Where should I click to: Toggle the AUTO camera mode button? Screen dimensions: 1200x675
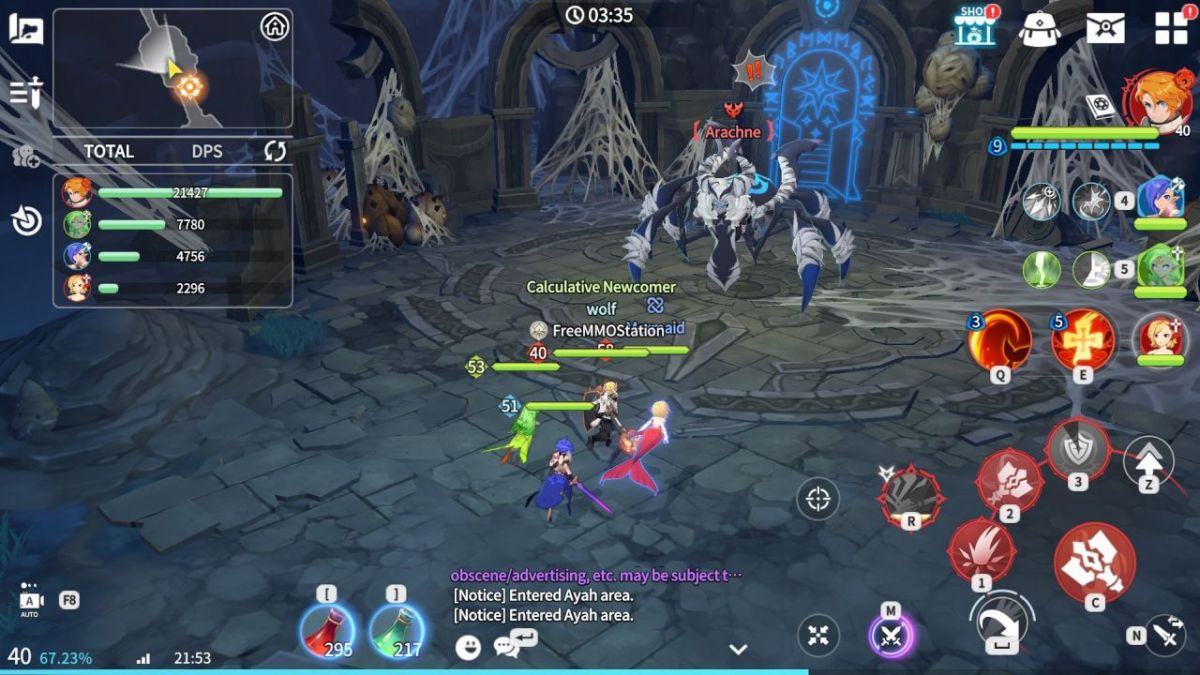point(30,599)
